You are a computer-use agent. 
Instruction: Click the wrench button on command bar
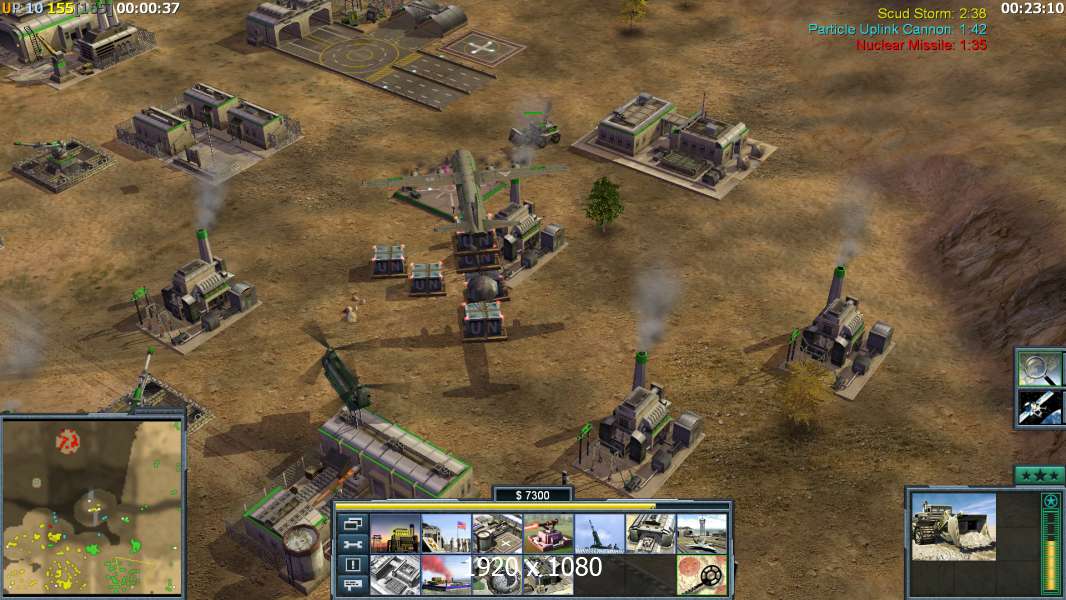(352, 545)
